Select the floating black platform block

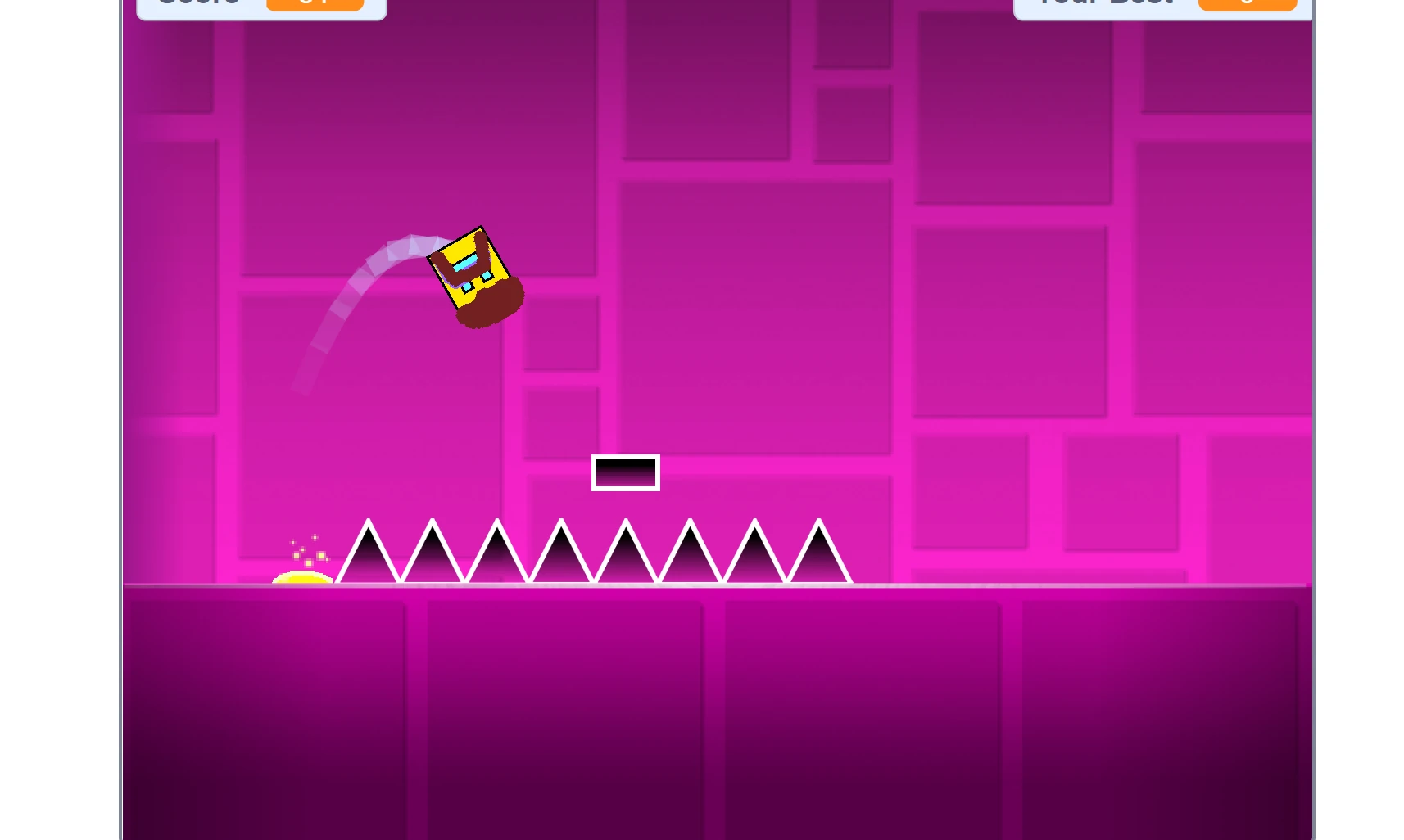626,472
